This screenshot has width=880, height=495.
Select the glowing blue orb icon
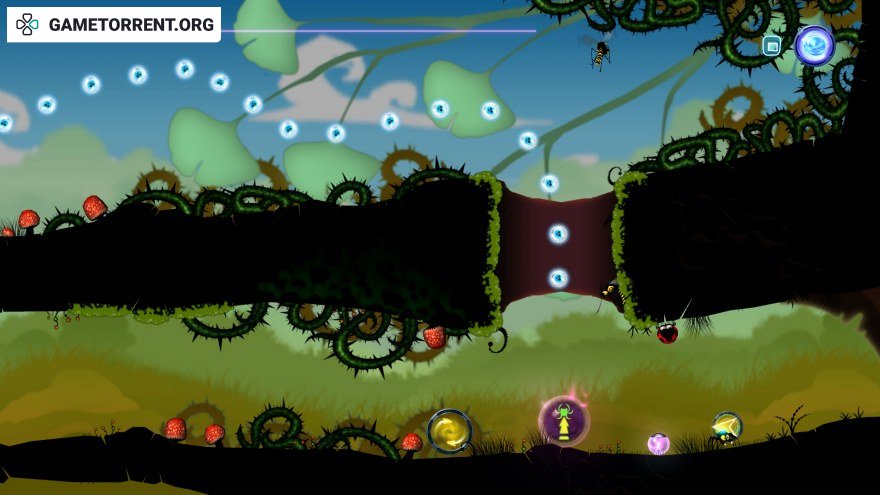pos(814,45)
